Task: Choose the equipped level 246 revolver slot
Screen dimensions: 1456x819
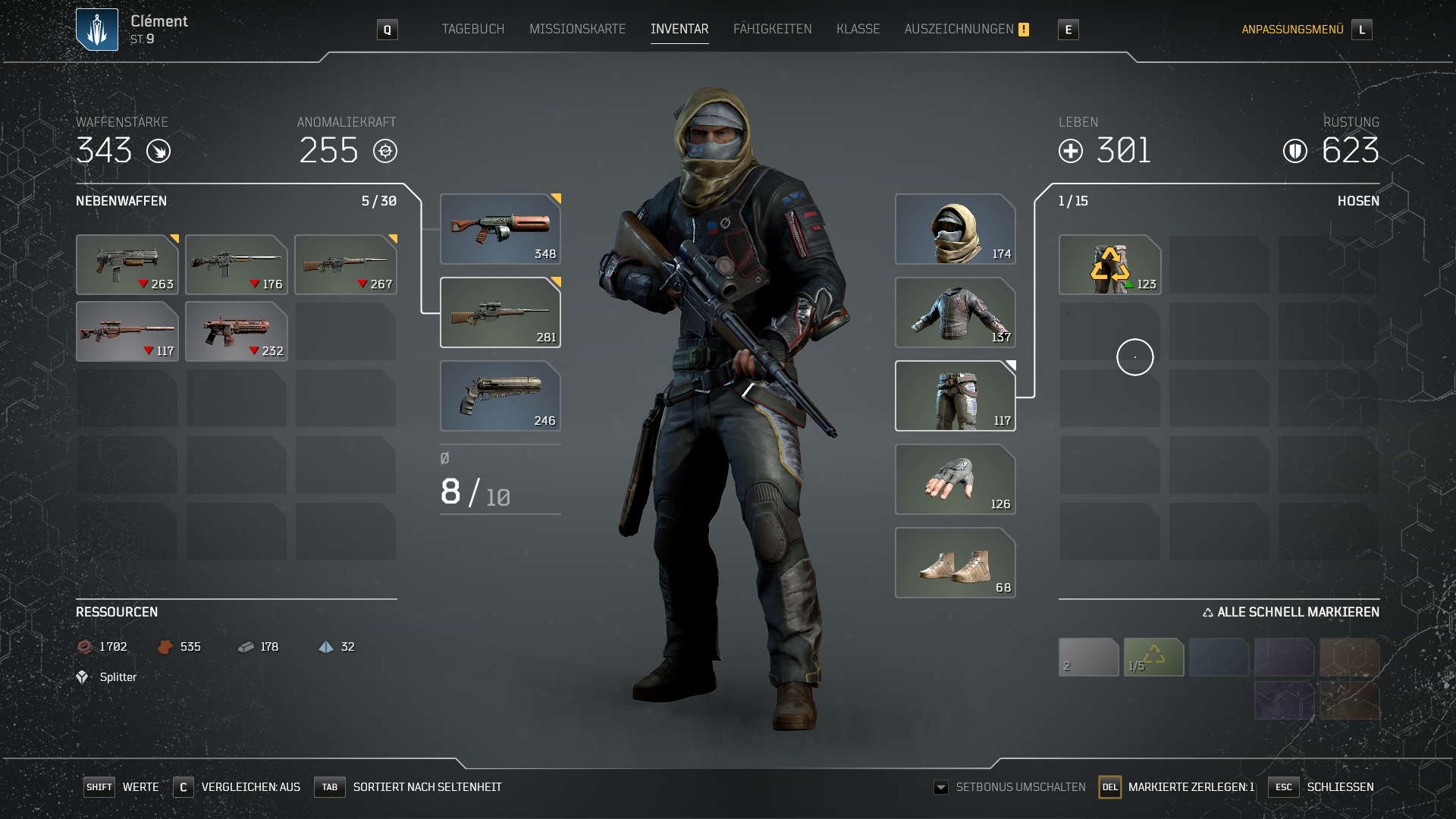Action: pos(500,396)
